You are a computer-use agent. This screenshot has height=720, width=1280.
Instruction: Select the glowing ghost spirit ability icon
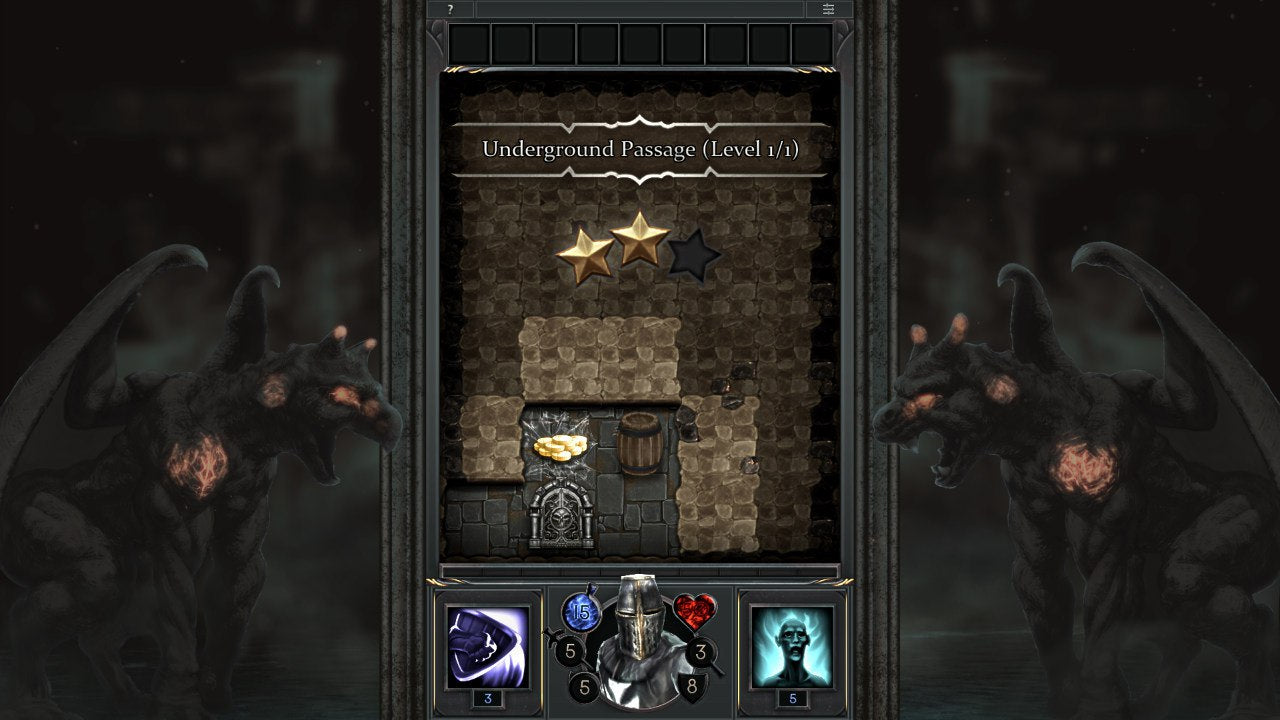[x=791, y=645]
